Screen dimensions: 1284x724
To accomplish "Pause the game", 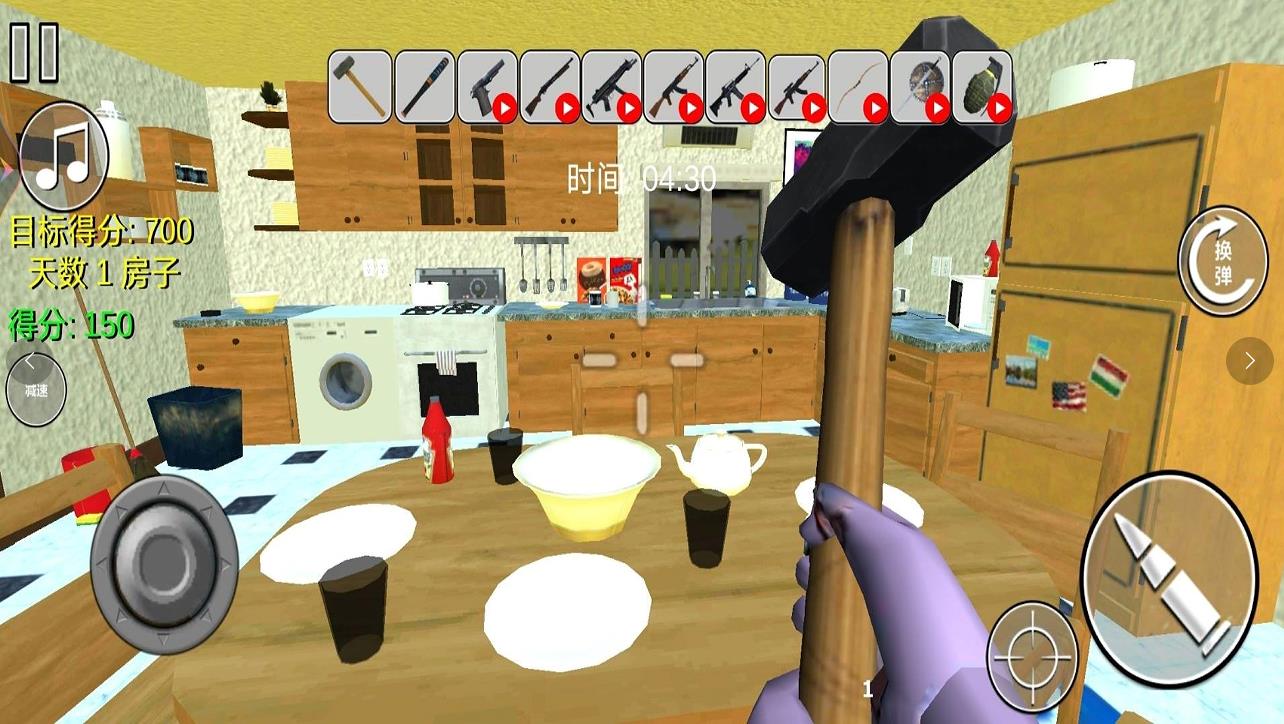I will (x=34, y=52).
